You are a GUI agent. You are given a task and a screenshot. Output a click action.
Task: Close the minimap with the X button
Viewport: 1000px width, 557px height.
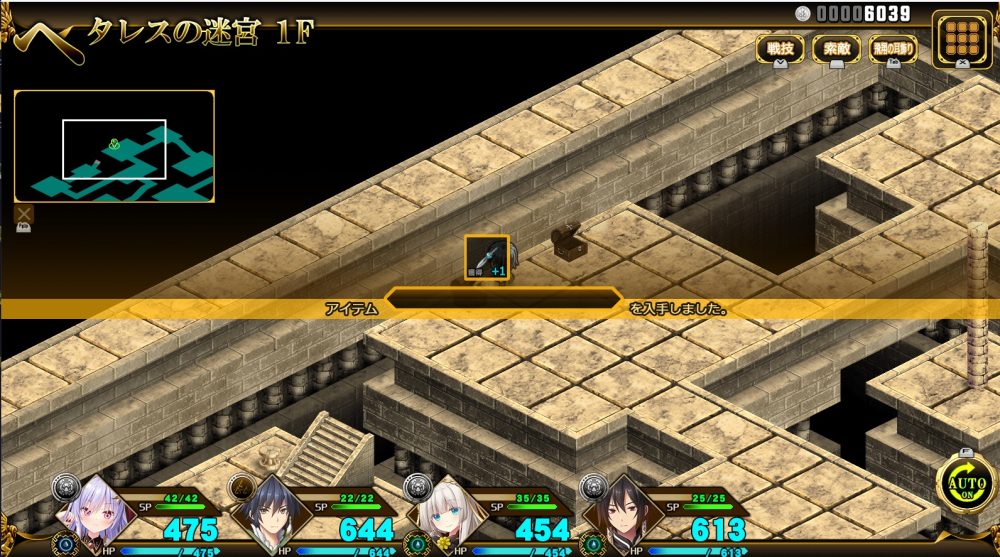click(x=24, y=213)
